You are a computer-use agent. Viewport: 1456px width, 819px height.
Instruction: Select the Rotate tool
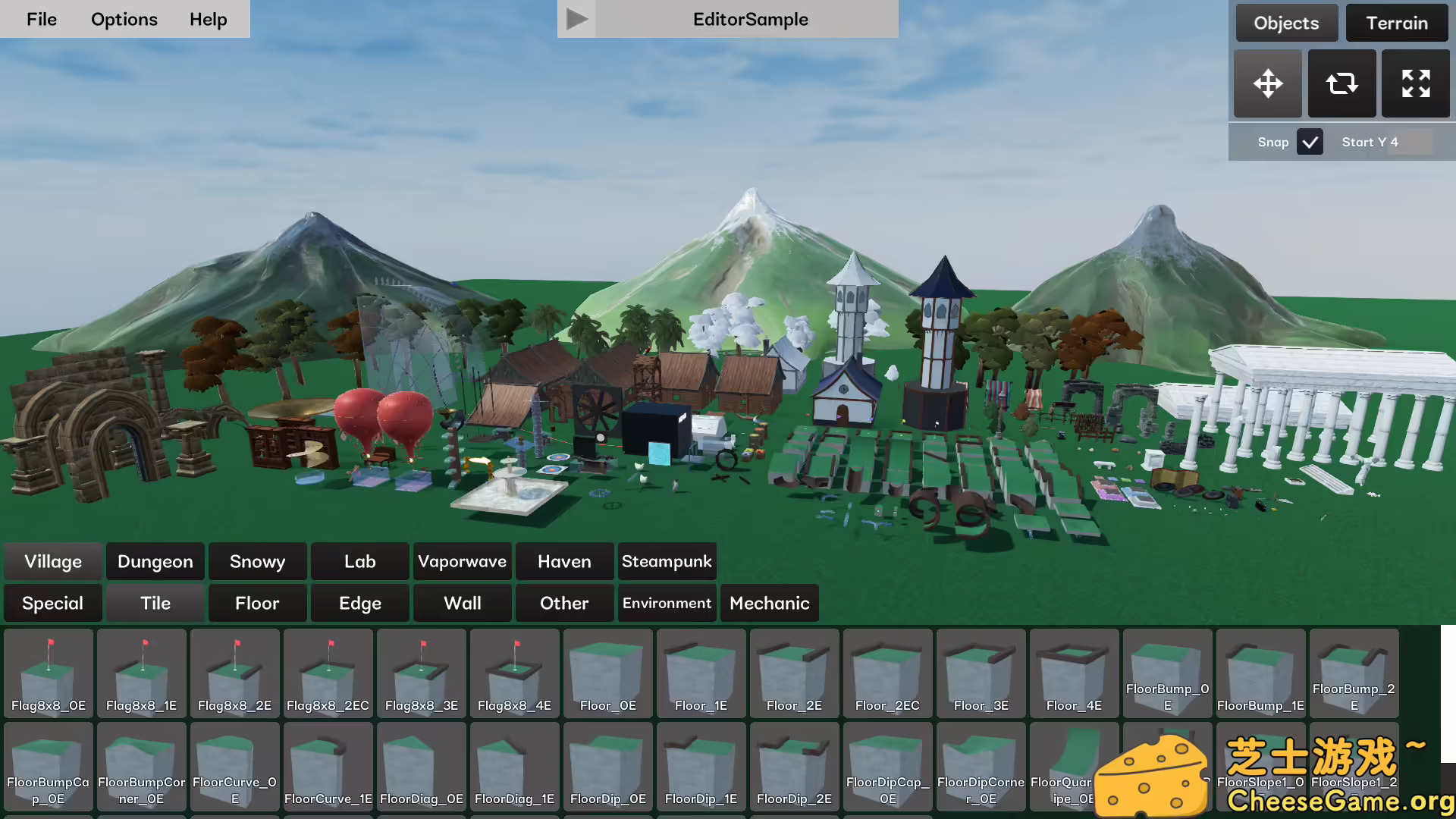pos(1341,83)
